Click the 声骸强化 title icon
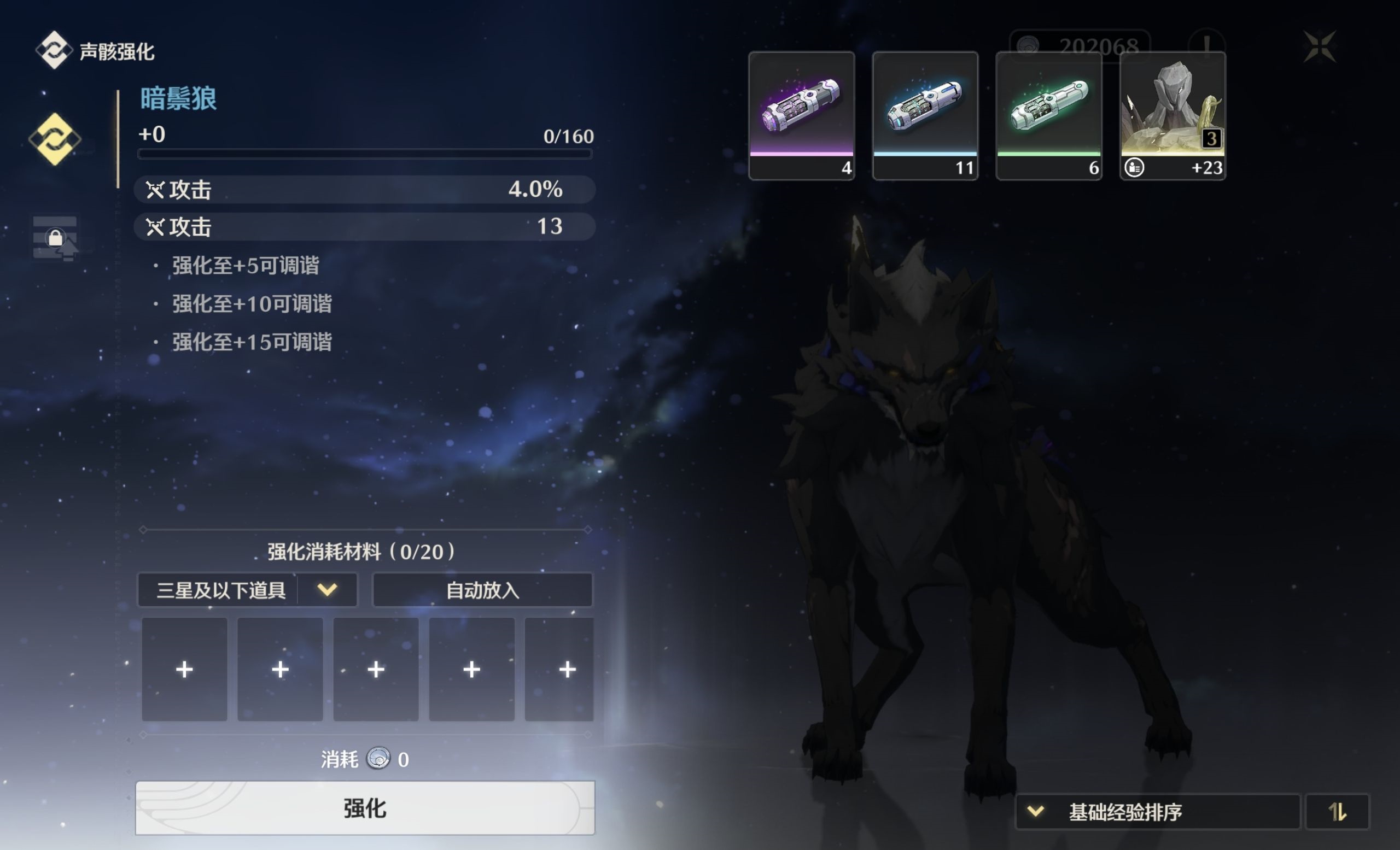1400x850 pixels. (x=54, y=50)
